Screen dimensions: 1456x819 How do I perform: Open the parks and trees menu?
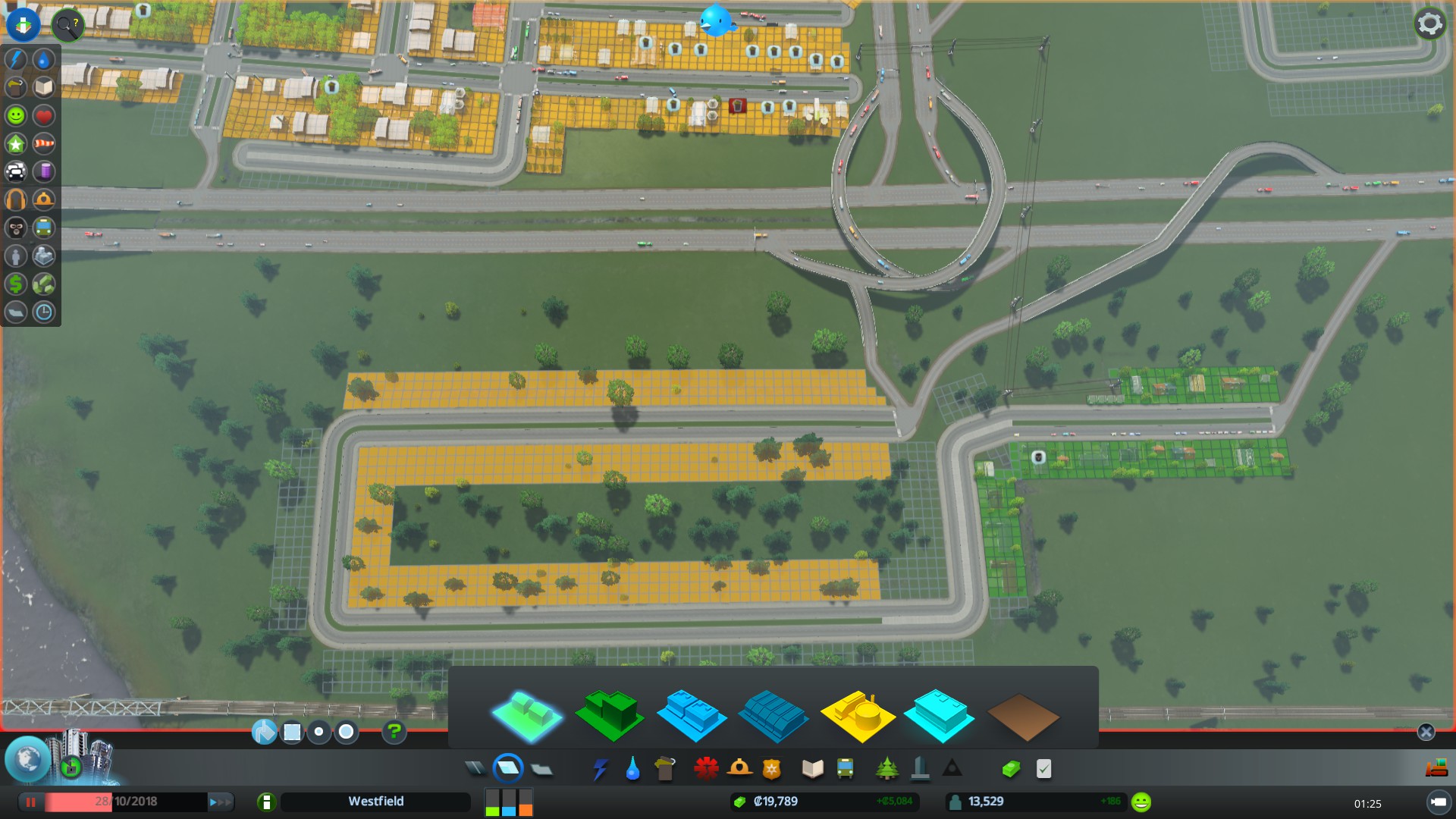click(x=887, y=768)
